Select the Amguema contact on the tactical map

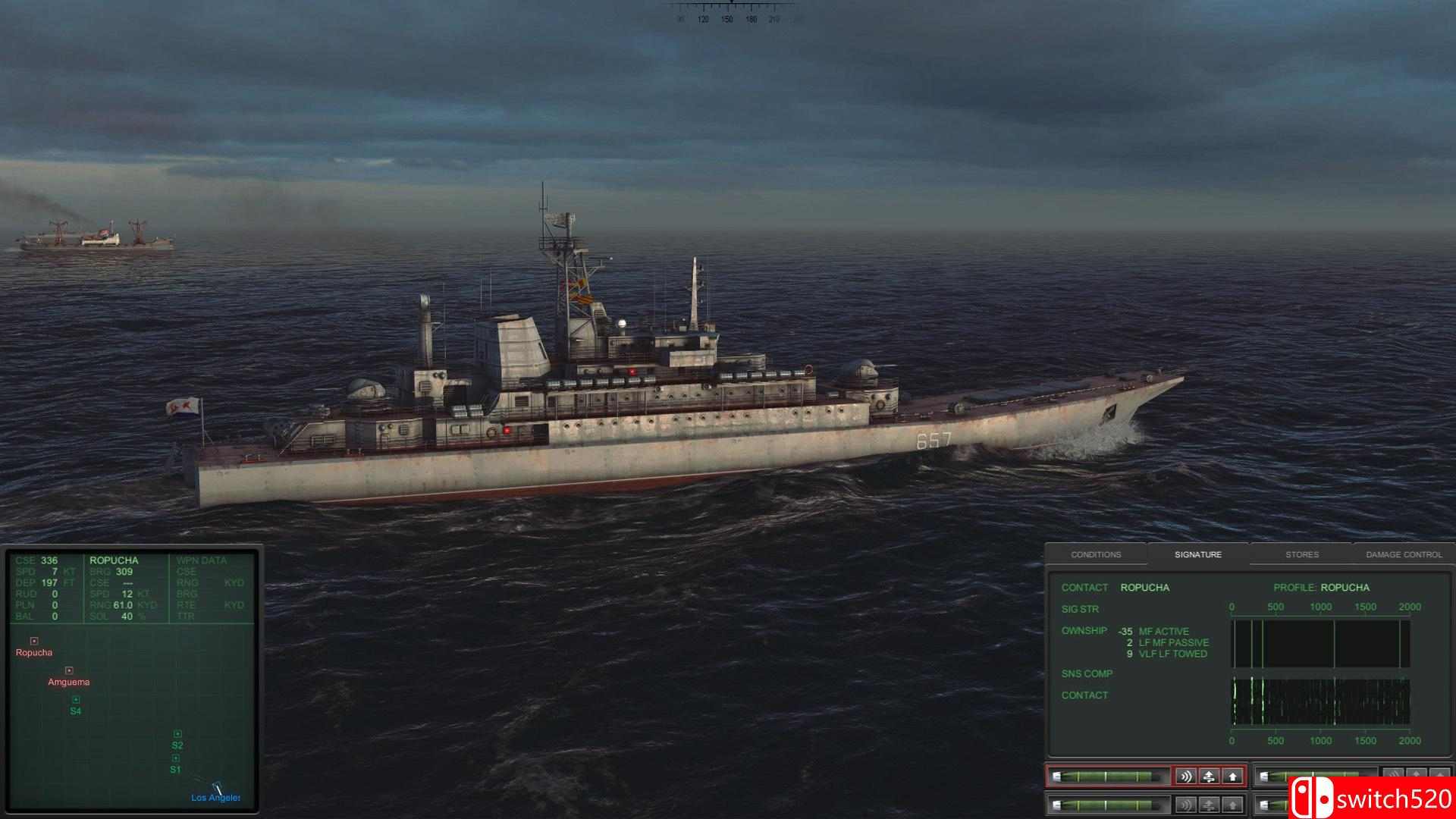71,669
